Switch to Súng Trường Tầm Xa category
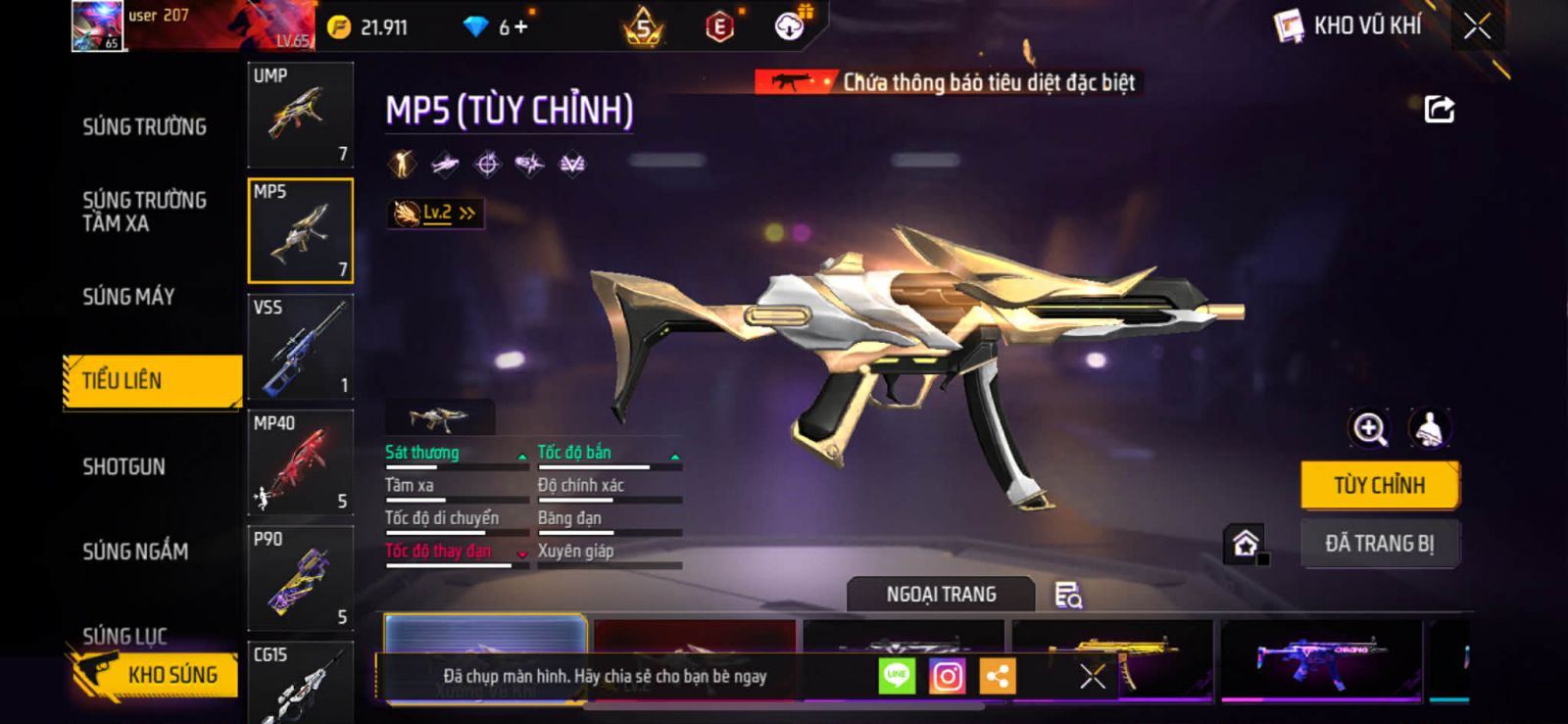 click(144, 212)
